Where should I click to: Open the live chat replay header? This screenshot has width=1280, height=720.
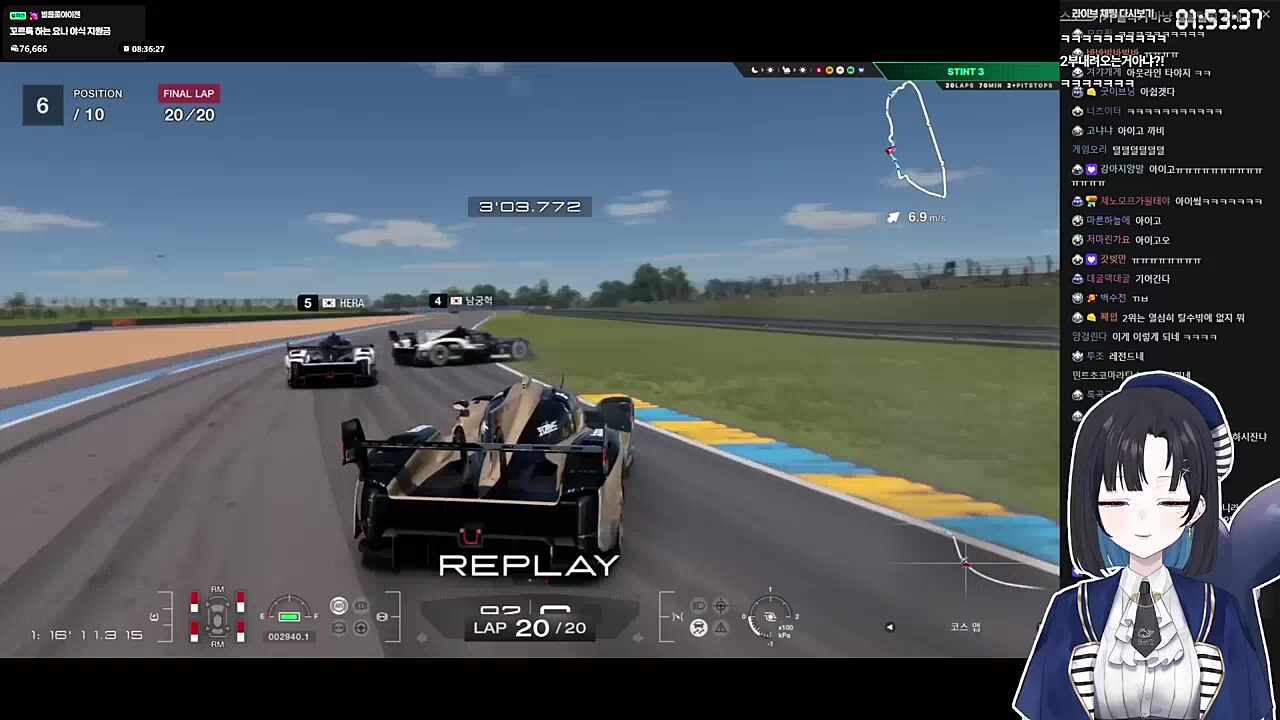(x=1112, y=14)
